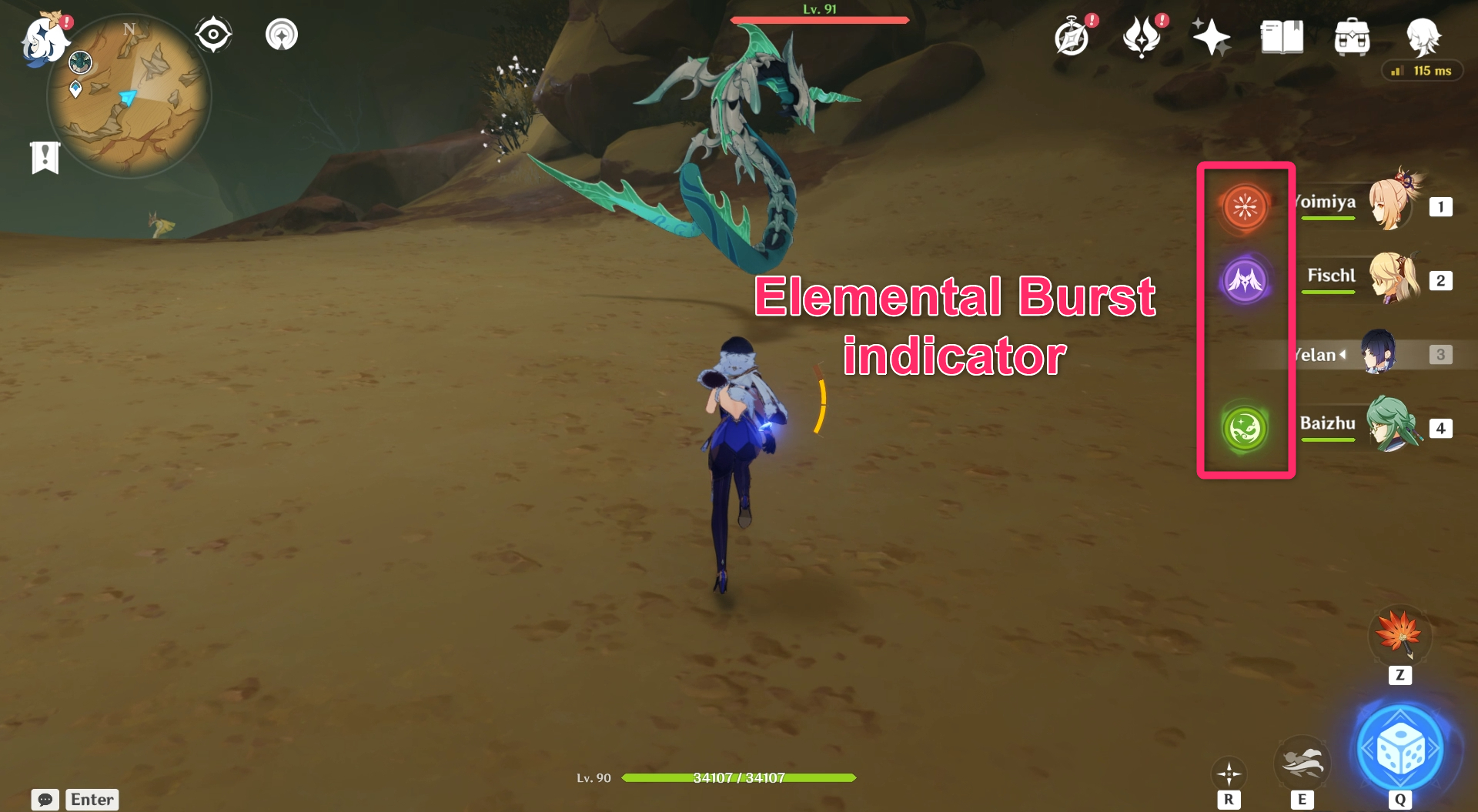
Task: Open the Events overview icon
Action: (x=1144, y=36)
